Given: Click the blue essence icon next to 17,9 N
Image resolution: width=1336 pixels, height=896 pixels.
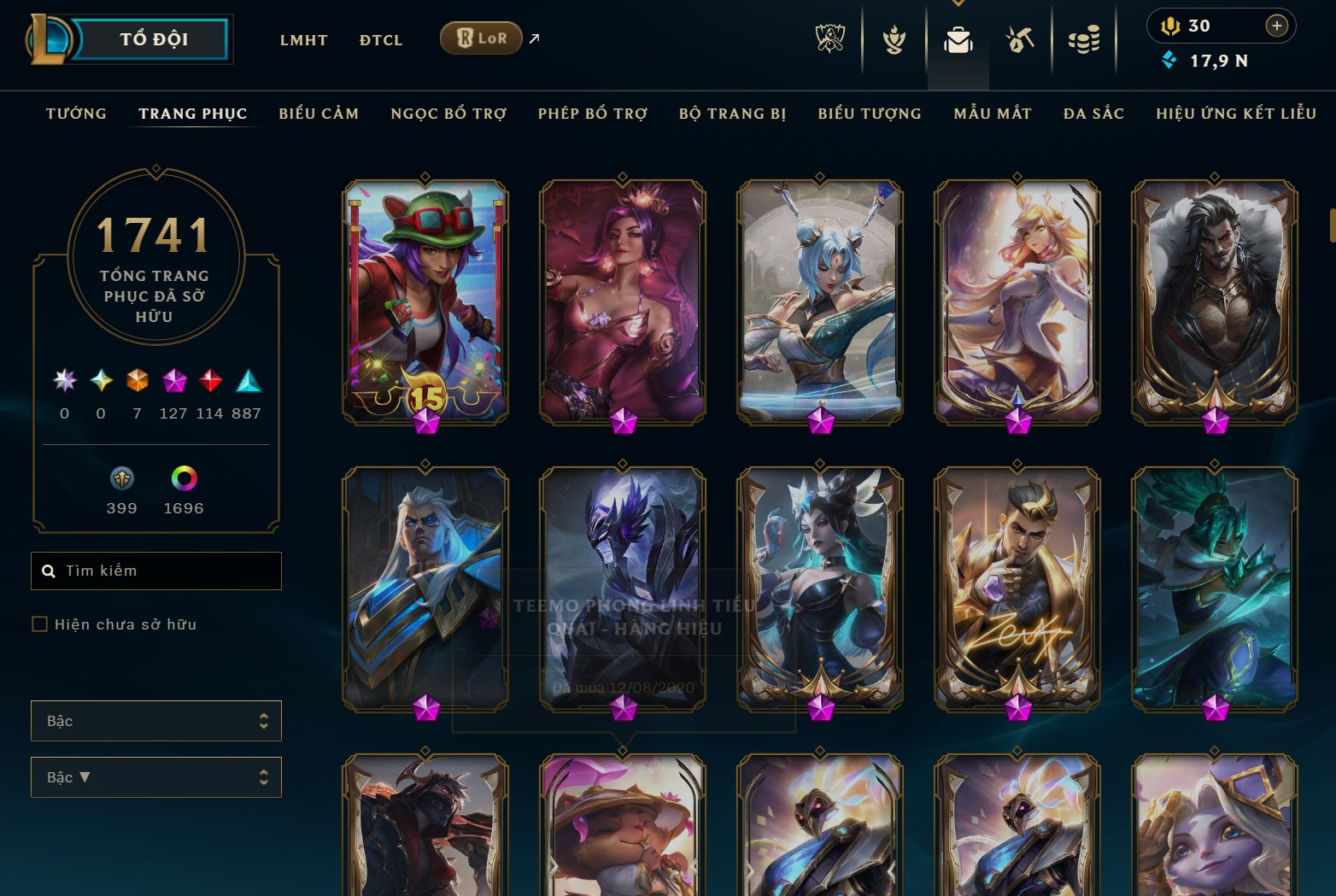Looking at the screenshot, I should pyautogui.click(x=1169, y=61).
